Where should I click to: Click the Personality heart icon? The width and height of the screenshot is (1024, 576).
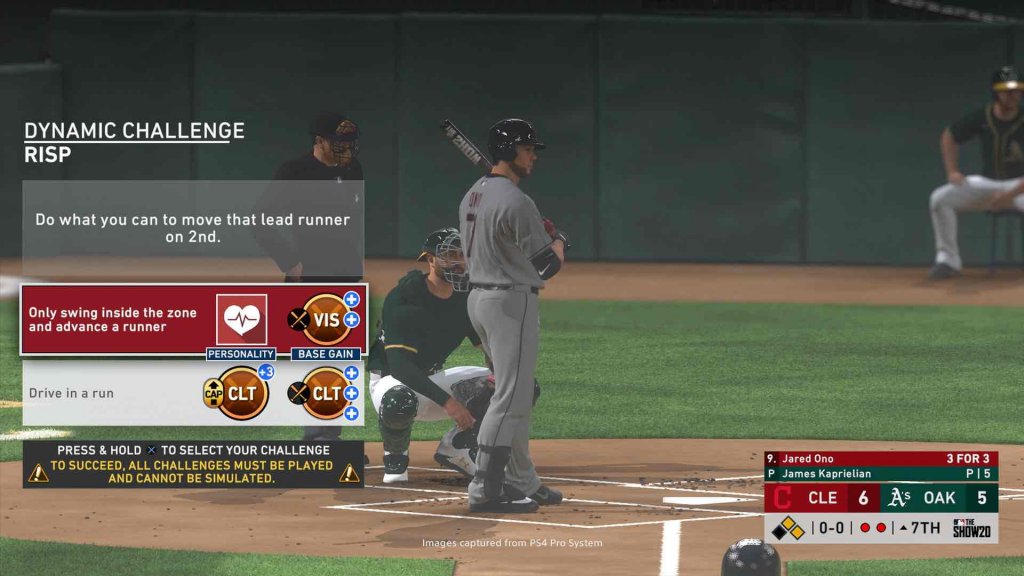click(242, 319)
